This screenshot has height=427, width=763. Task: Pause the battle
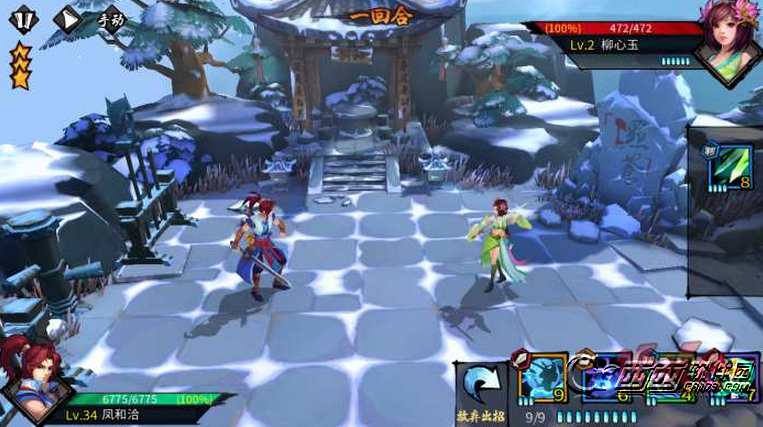22,18
